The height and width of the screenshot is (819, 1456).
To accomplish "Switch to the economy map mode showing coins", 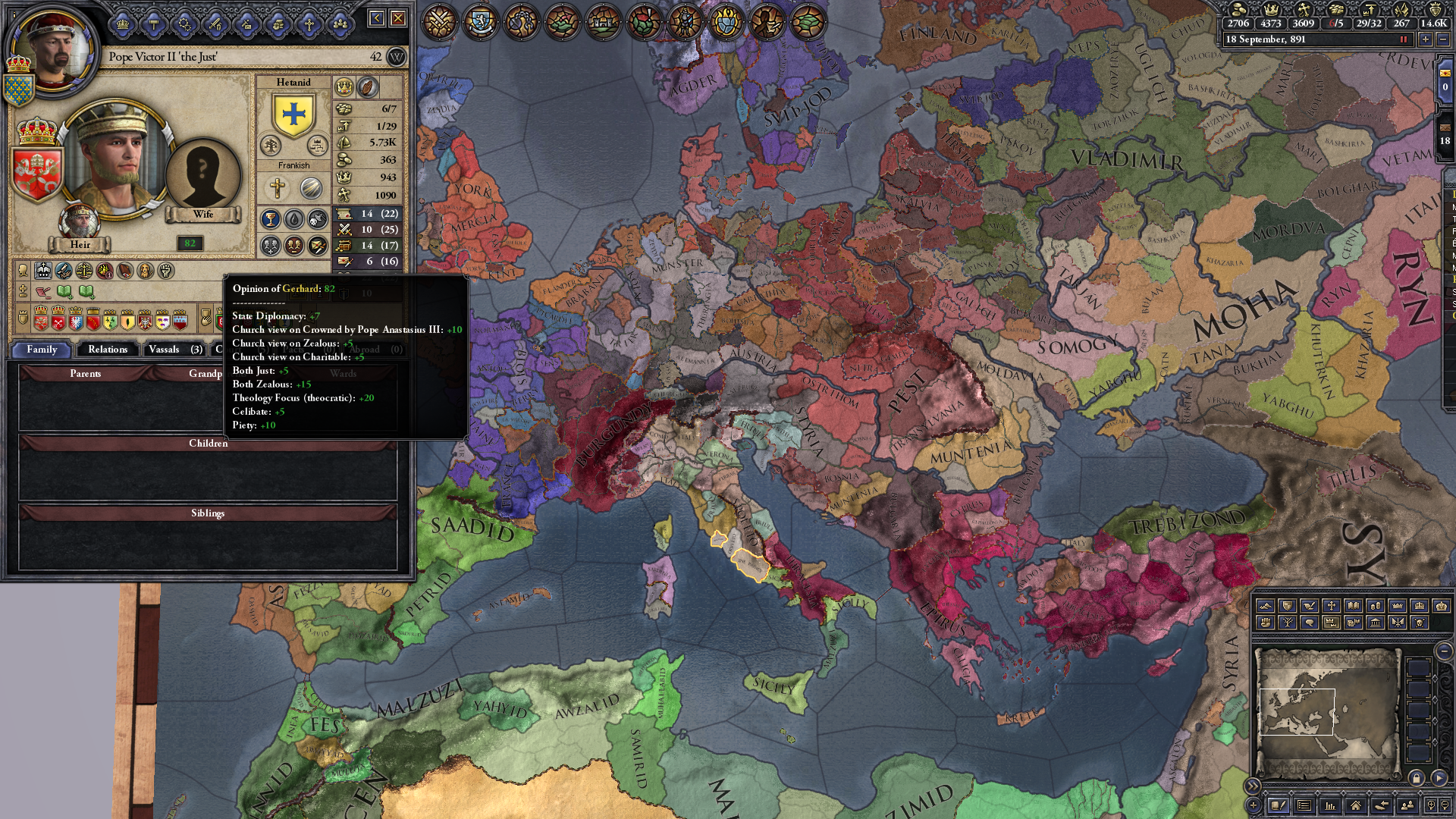I will click(x=1376, y=605).
